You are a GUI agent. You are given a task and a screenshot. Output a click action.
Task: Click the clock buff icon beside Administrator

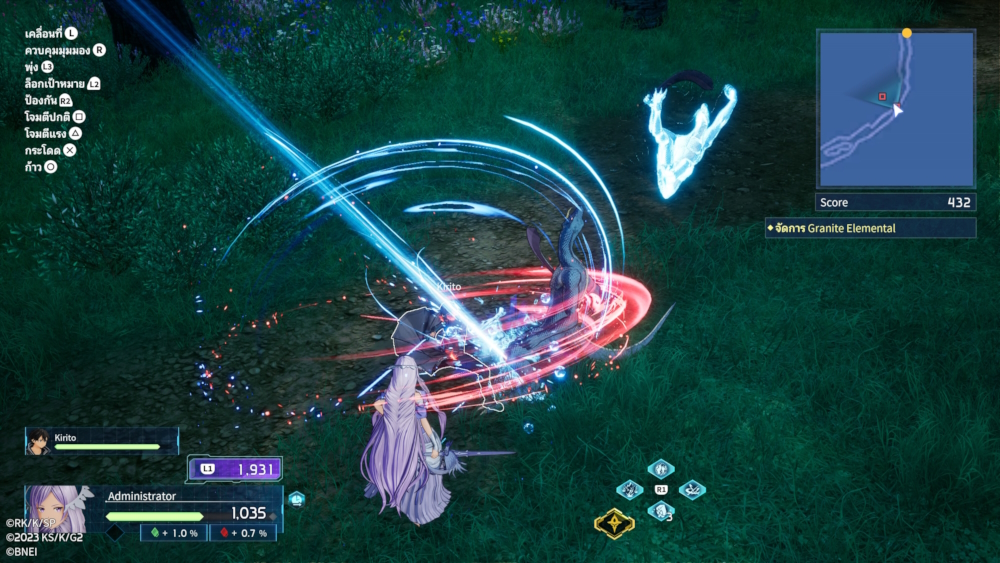296,498
